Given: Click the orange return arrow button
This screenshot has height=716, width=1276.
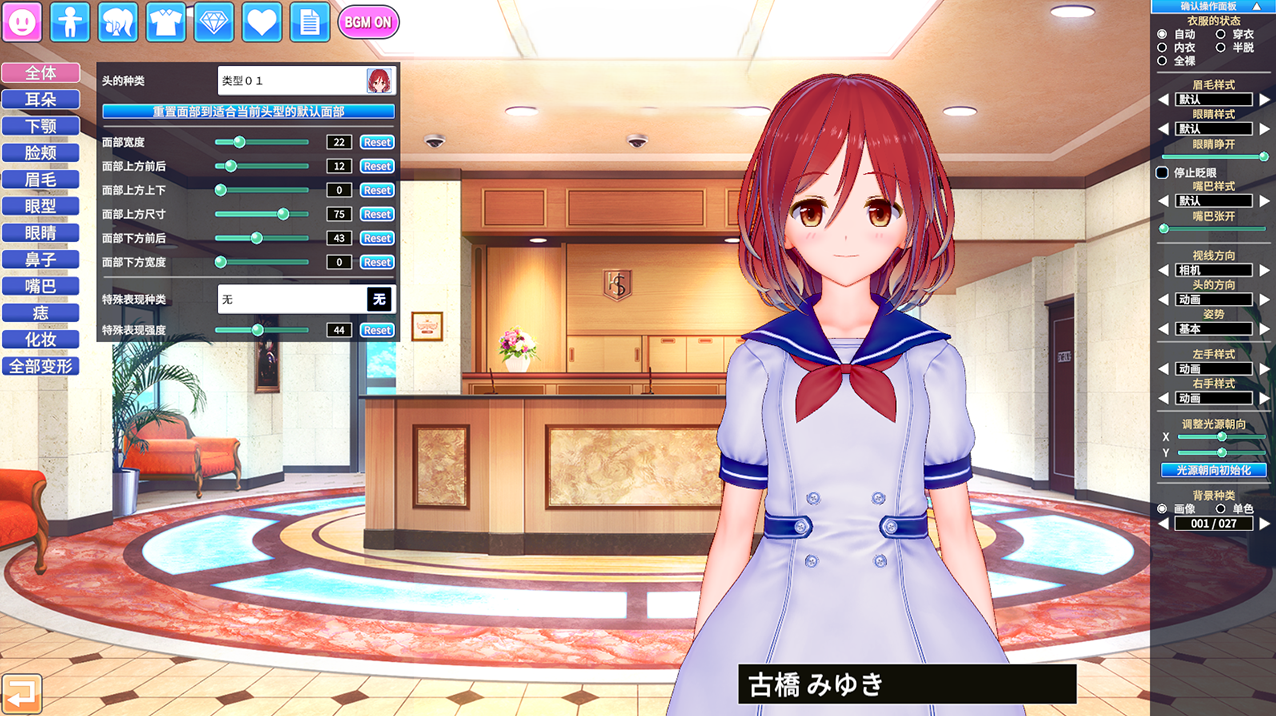Looking at the screenshot, I should pyautogui.click(x=21, y=693).
